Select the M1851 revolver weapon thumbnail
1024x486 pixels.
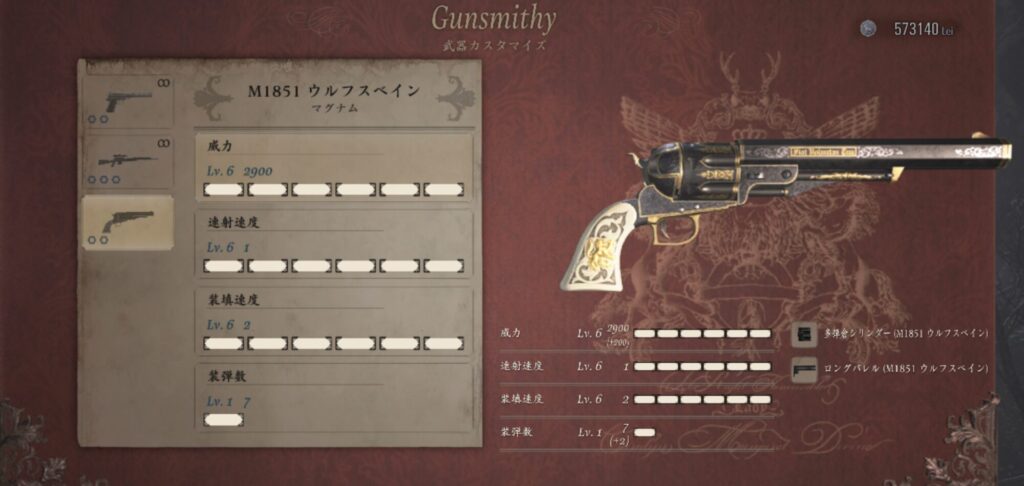tap(127, 222)
